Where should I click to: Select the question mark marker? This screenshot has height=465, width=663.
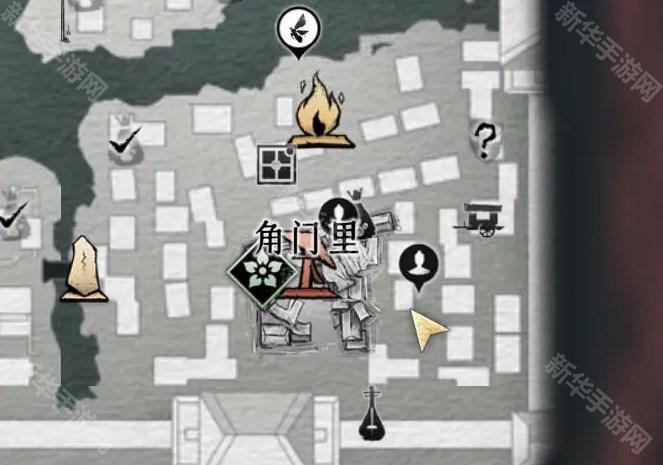click(x=485, y=140)
